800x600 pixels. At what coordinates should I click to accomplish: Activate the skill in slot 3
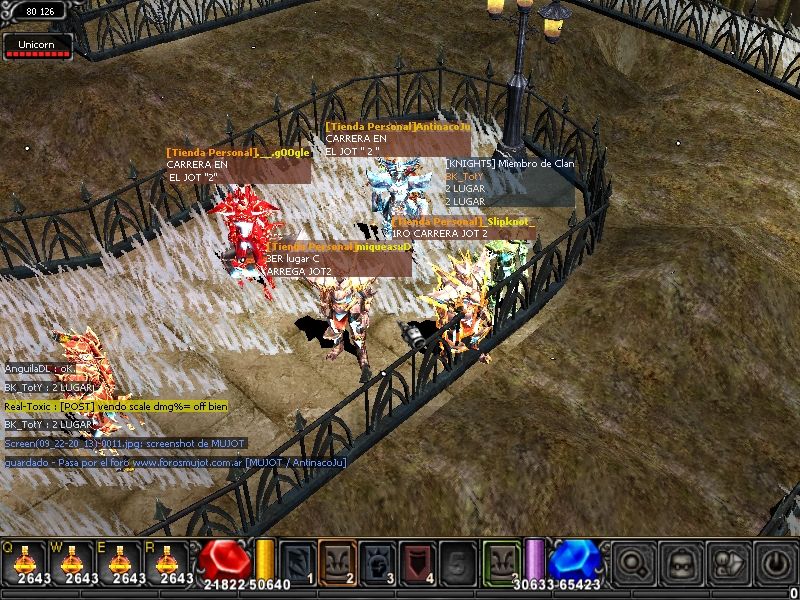point(377,561)
